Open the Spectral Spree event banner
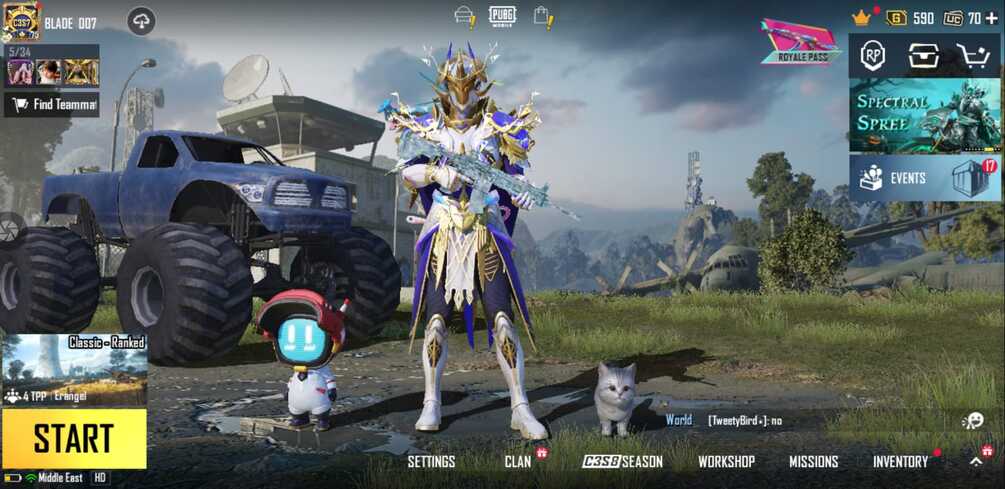Viewport: 1005px width, 489px height. [910, 115]
